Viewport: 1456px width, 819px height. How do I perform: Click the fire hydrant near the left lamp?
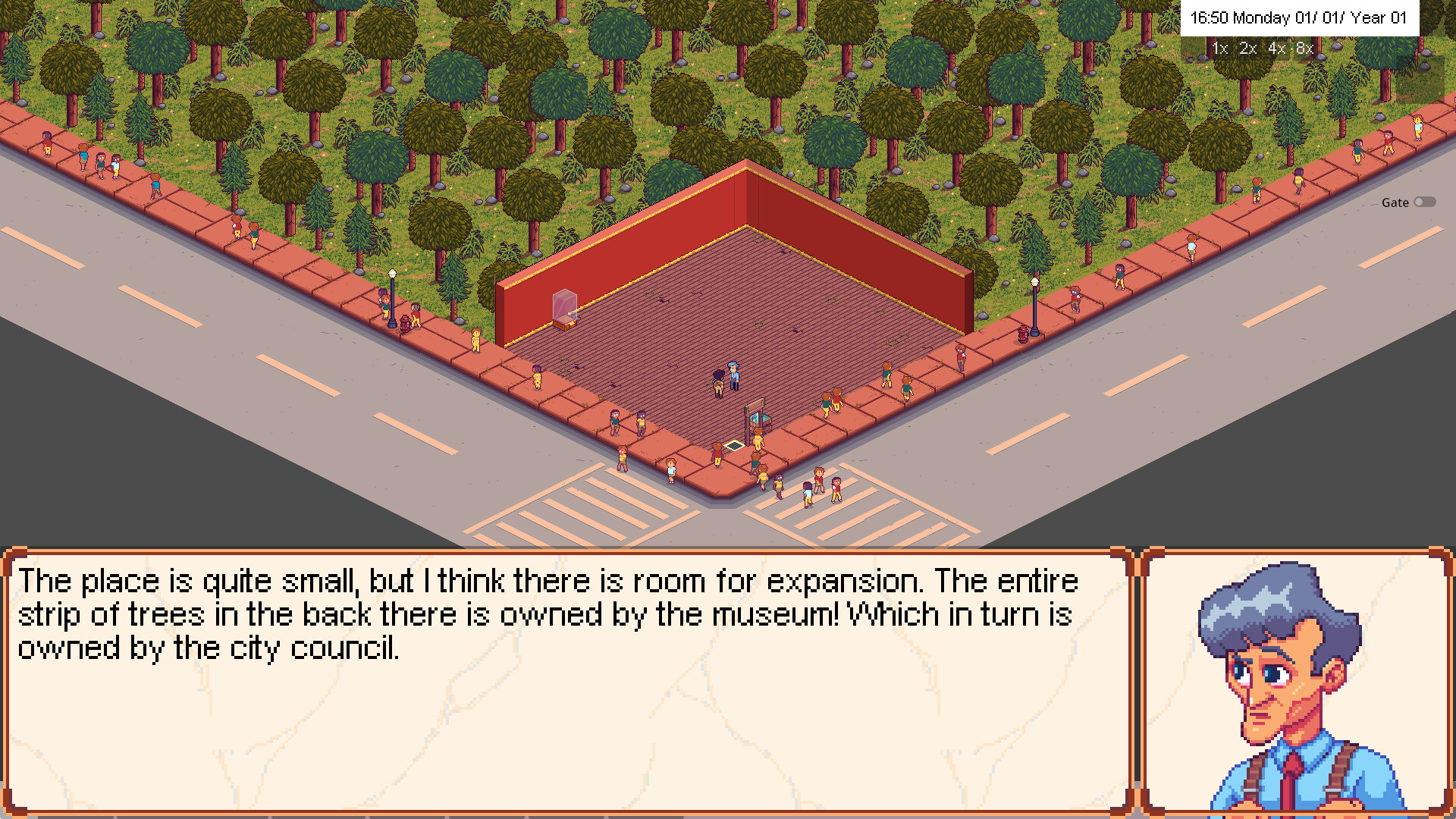pyautogui.click(x=405, y=322)
